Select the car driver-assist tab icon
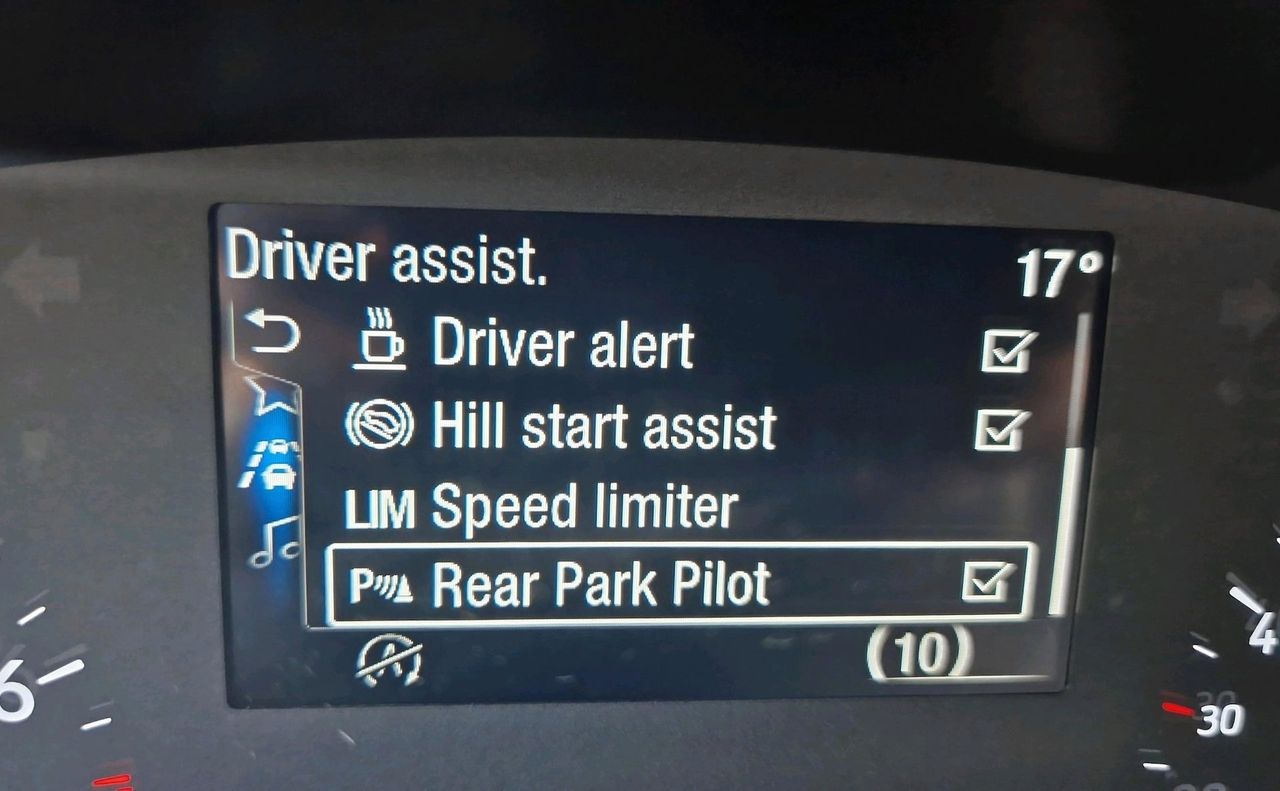Viewport: 1280px width, 791px height. coord(273,463)
